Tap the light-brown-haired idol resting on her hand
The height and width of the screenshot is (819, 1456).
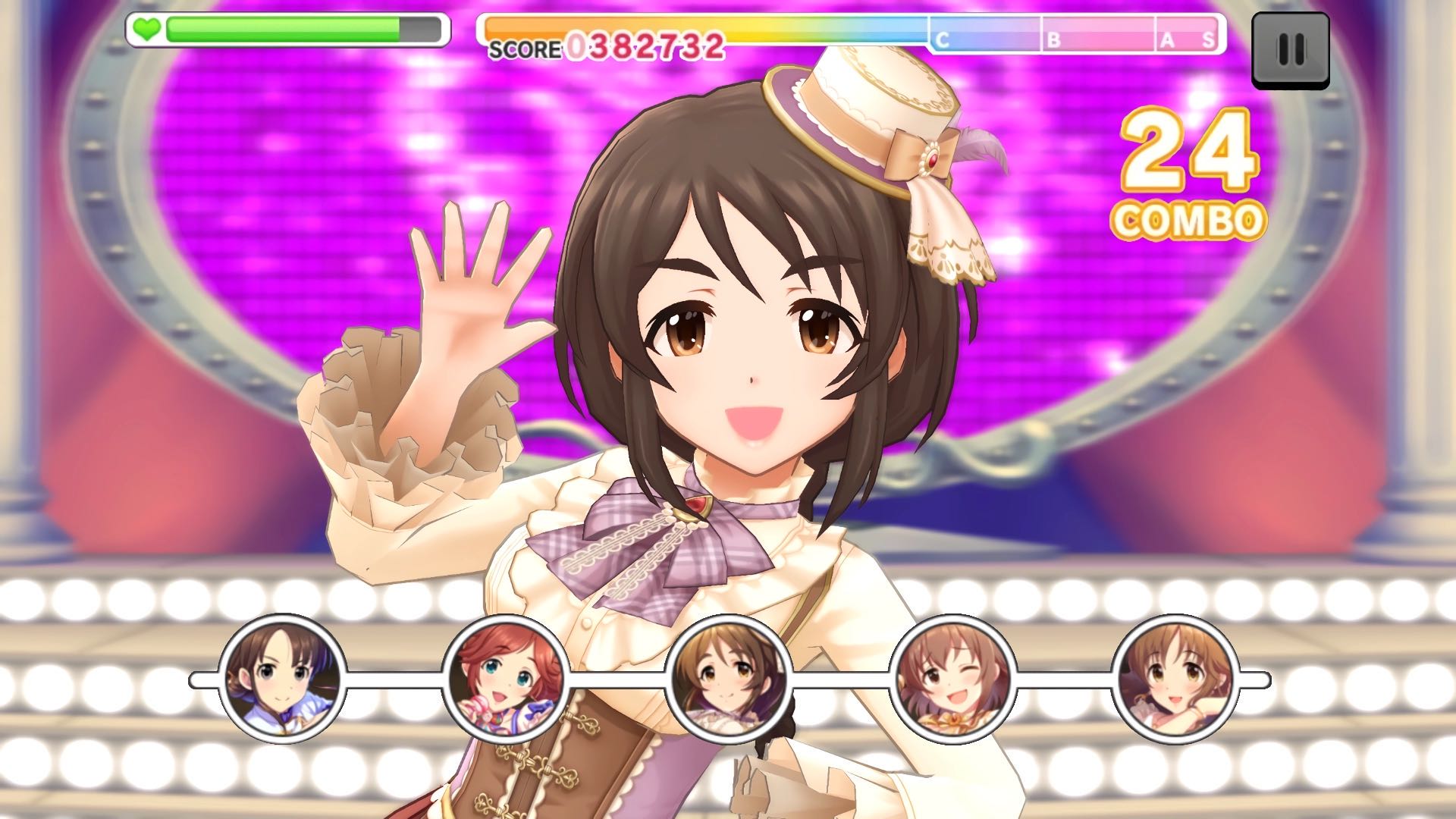tap(1175, 678)
